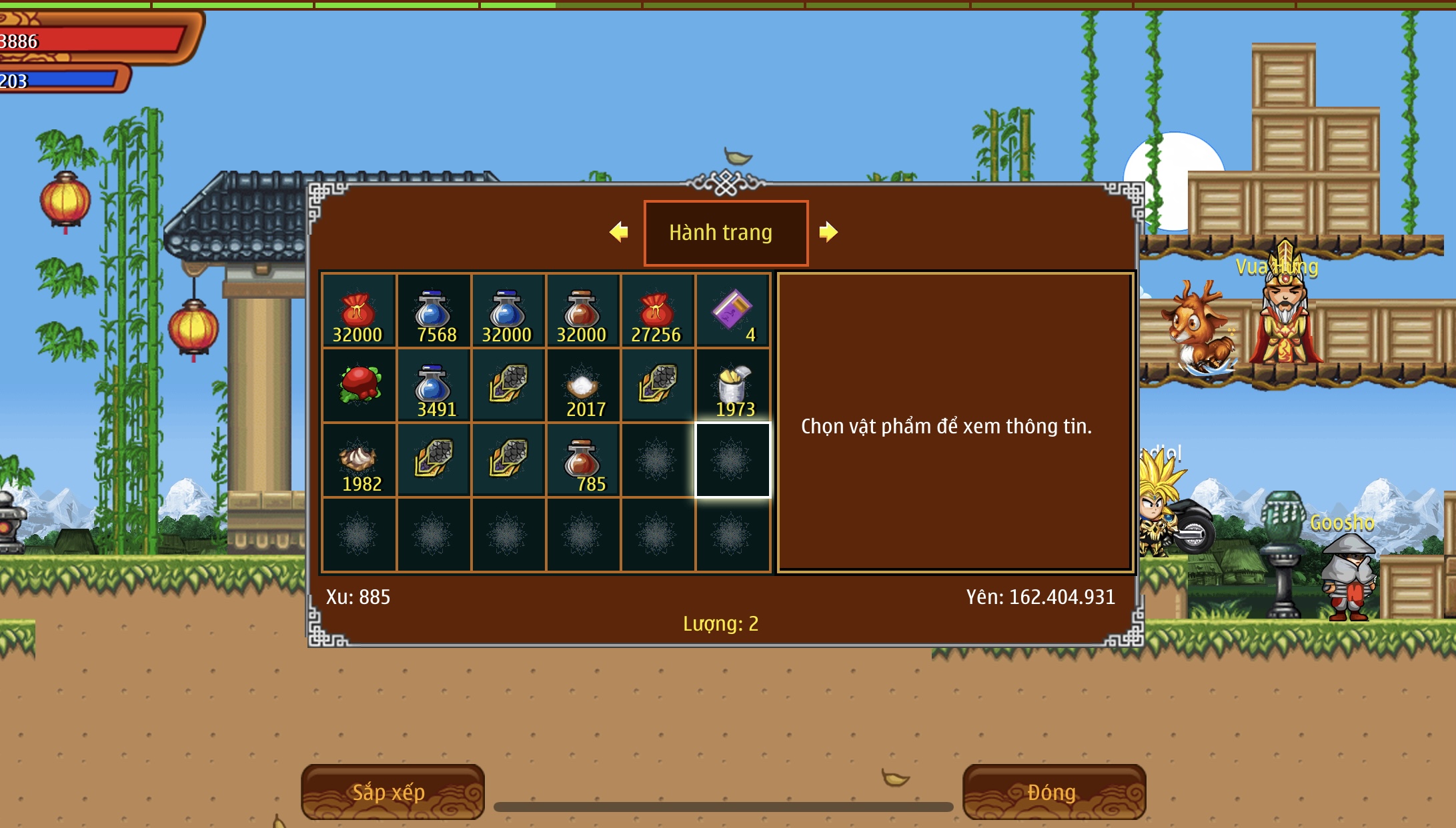This screenshot has width=1456, height=828.
Task: Choose the white rice bowl stack 2017
Action: 583,385
